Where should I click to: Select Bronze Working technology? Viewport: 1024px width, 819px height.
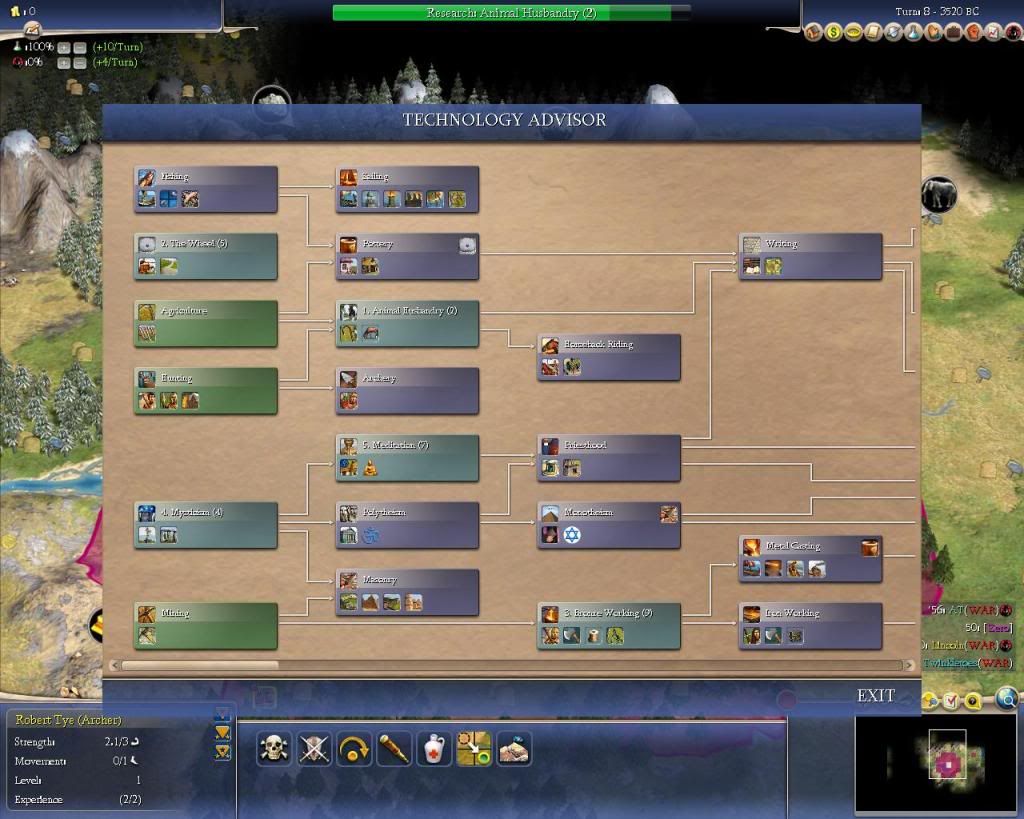tap(609, 626)
